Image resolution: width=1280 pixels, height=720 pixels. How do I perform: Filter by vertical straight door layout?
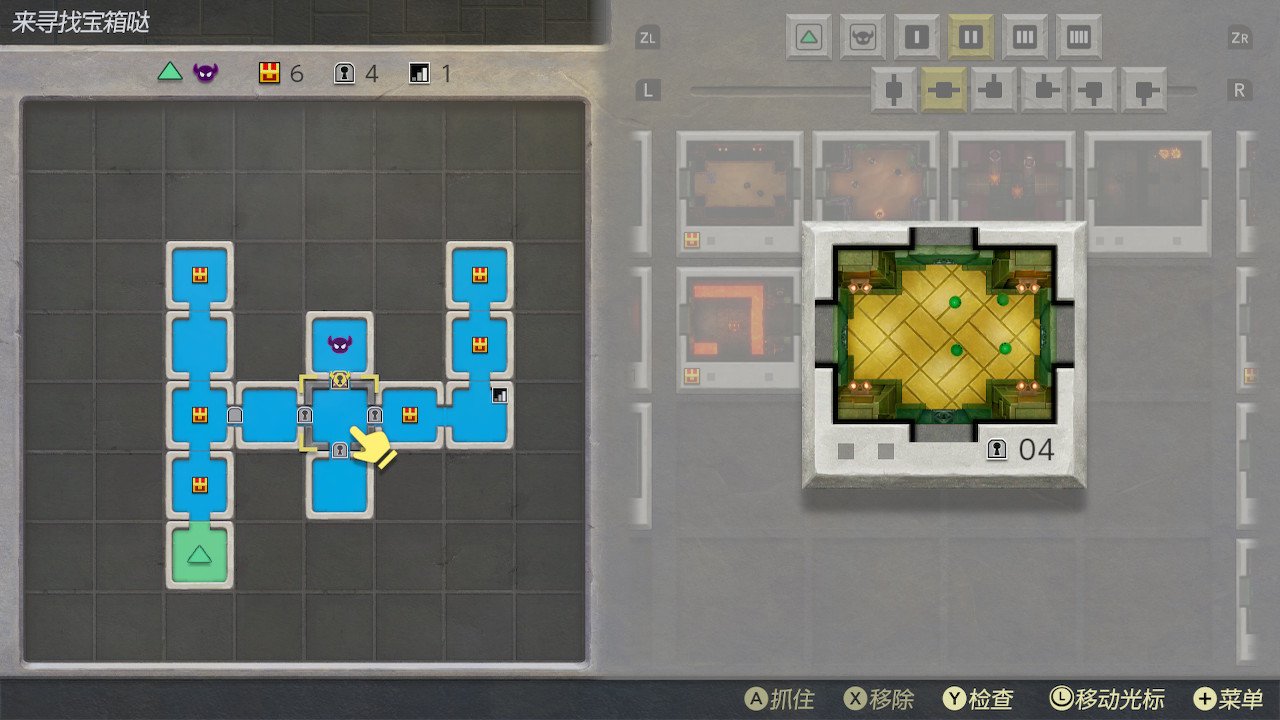(894, 90)
